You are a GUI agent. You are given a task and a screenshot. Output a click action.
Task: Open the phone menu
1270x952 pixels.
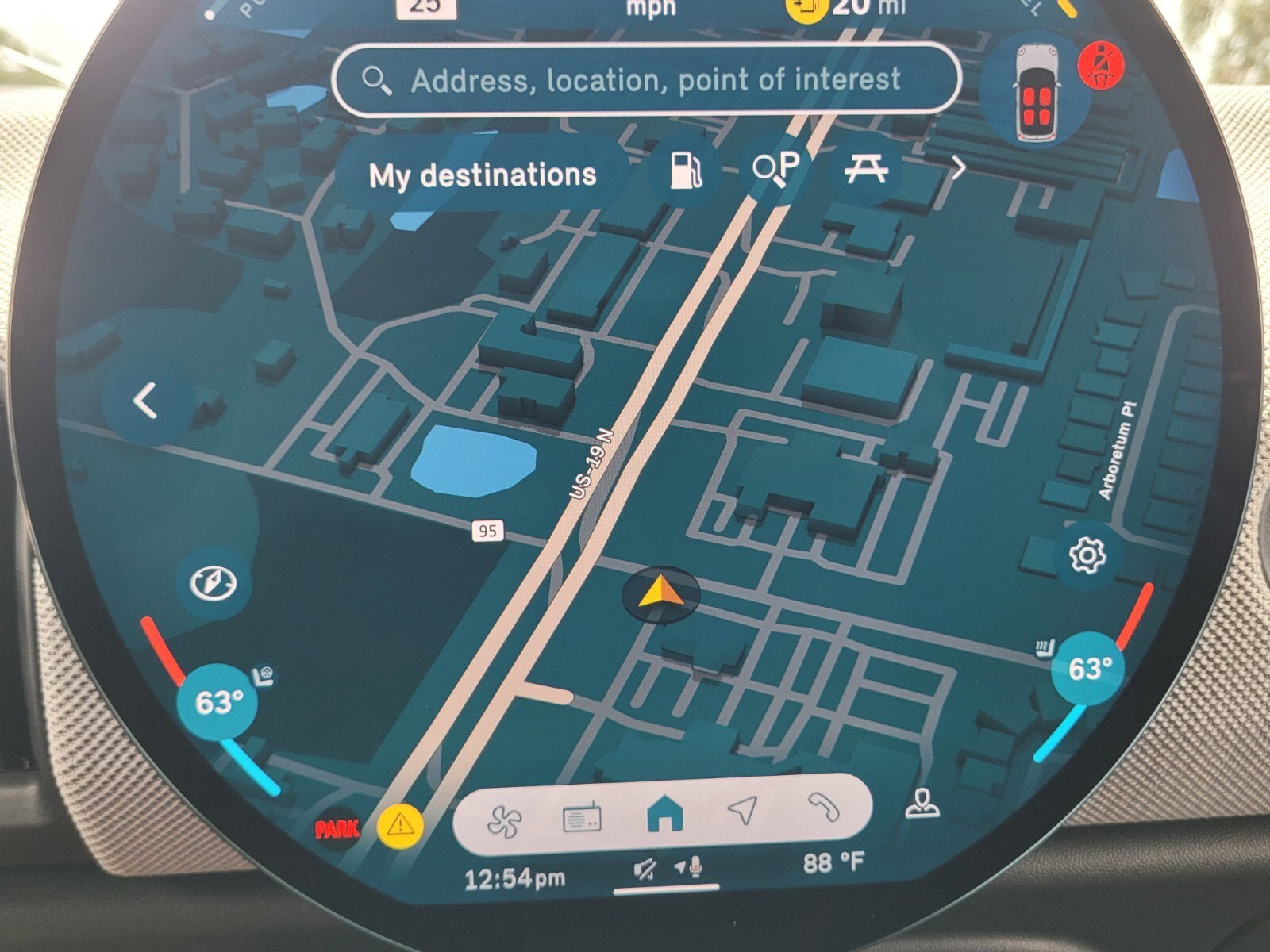pyautogui.click(x=823, y=808)
